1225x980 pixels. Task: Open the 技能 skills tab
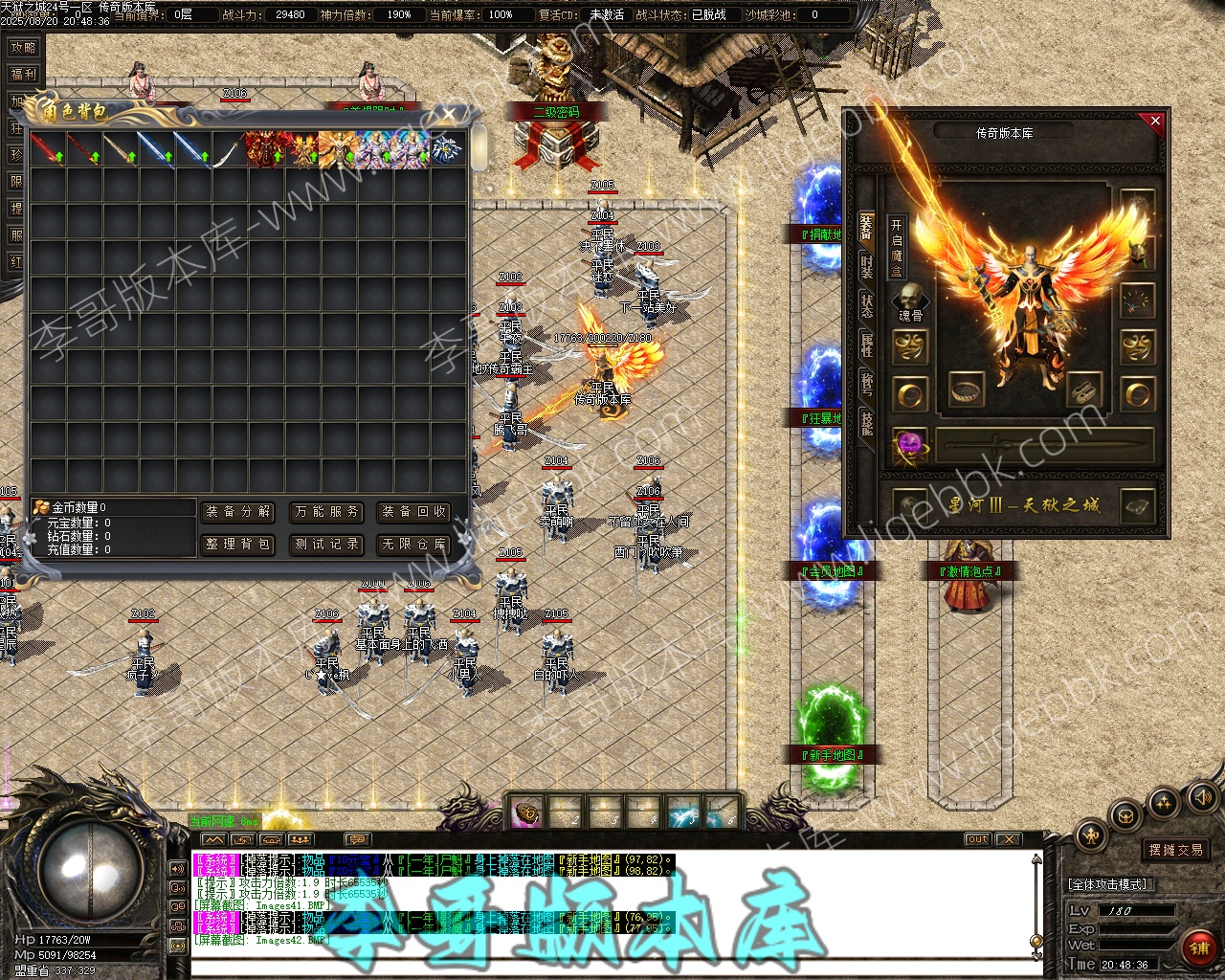pyautogui.click(x=866, y=422)
